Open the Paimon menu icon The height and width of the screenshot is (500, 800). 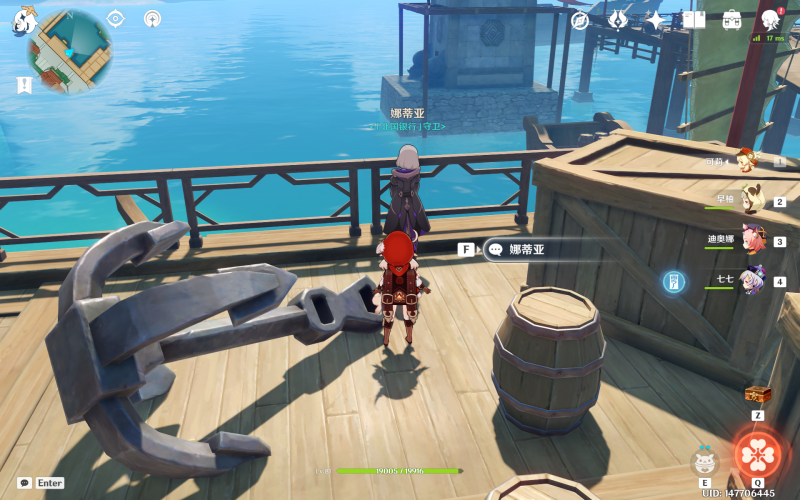click(24, 18)
